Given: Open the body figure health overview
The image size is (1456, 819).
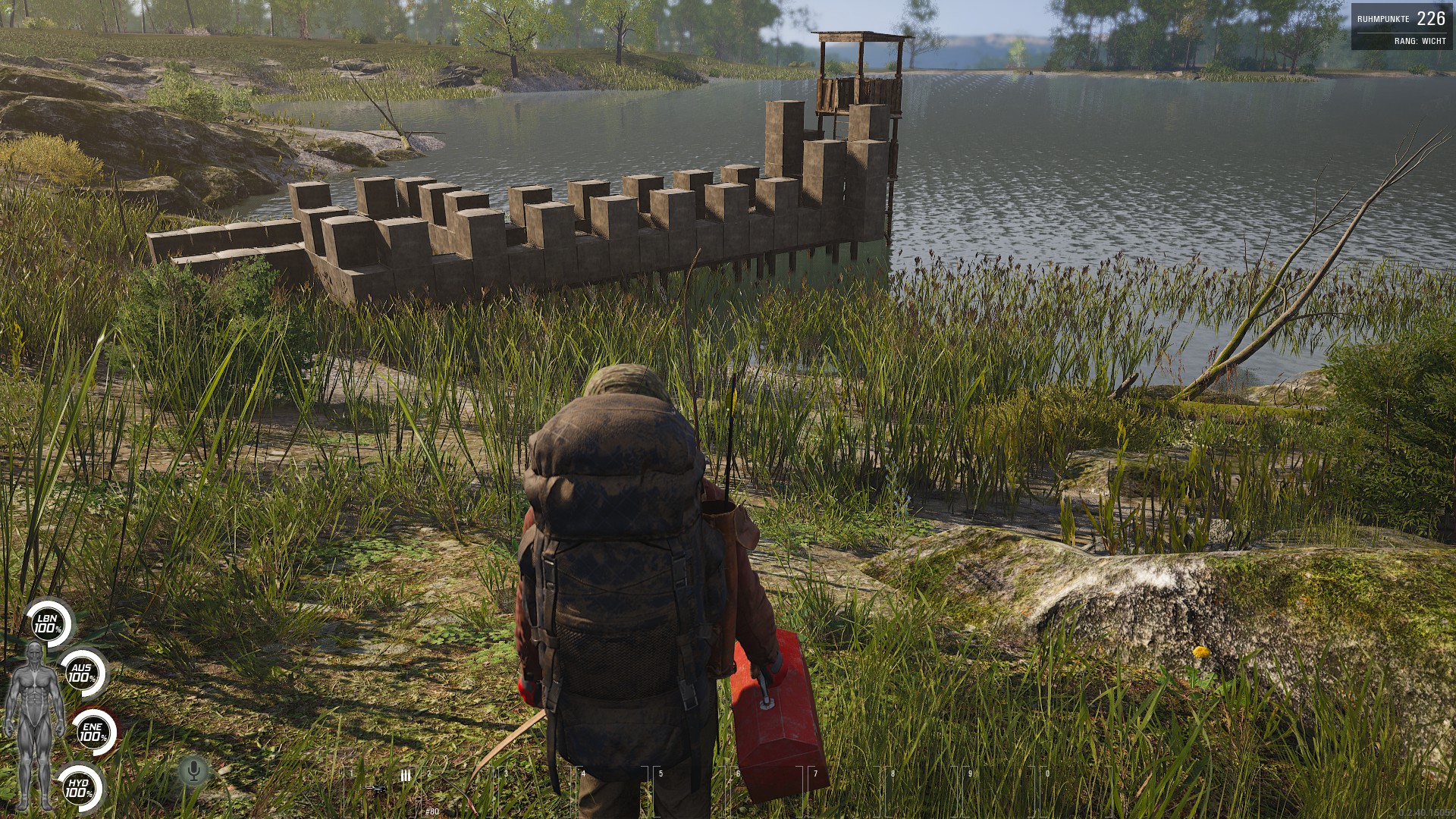Looking at the screenshot, I should pyautogui.click(x=33, y=720).
